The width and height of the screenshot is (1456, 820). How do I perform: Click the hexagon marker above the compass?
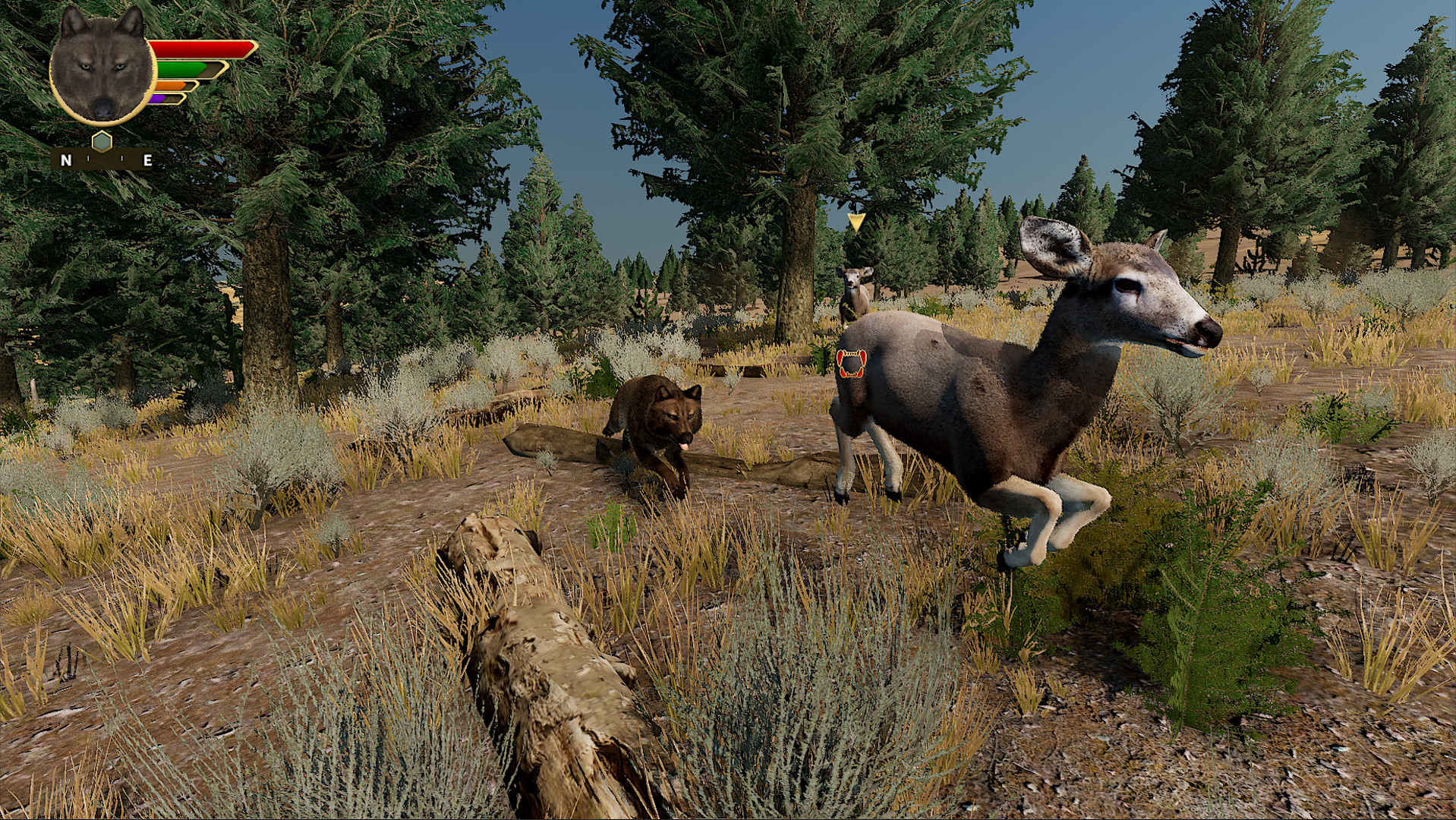coord(102,140)
